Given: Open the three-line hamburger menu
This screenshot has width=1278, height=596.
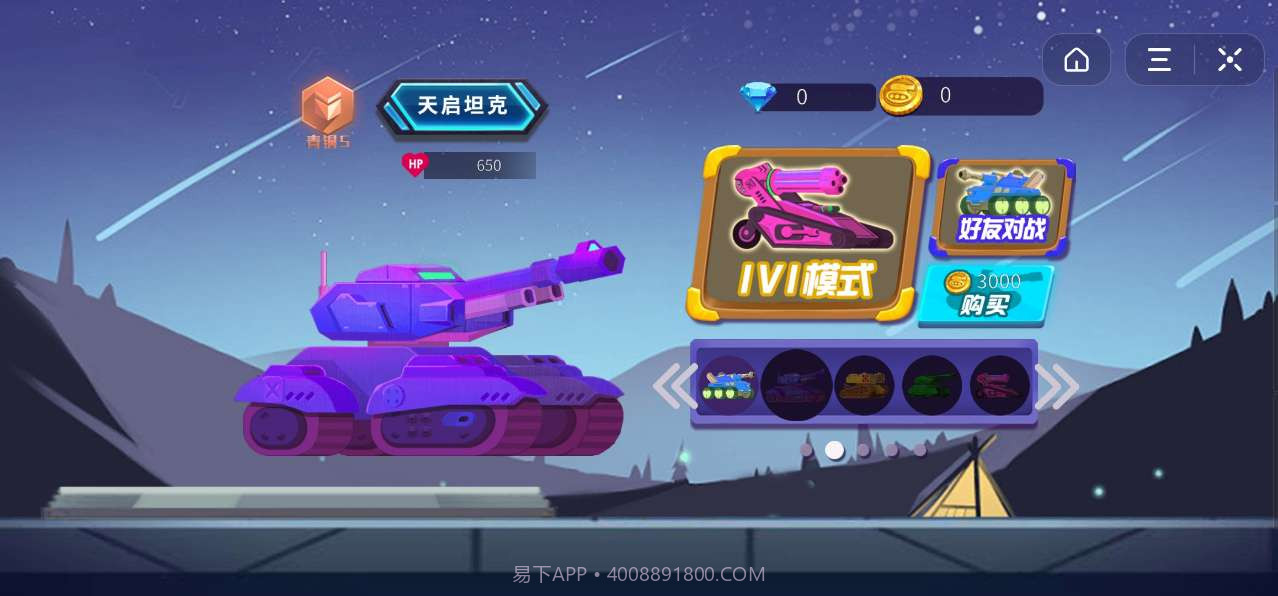Looking at the screenshot, I should (x=1159, y=60).
